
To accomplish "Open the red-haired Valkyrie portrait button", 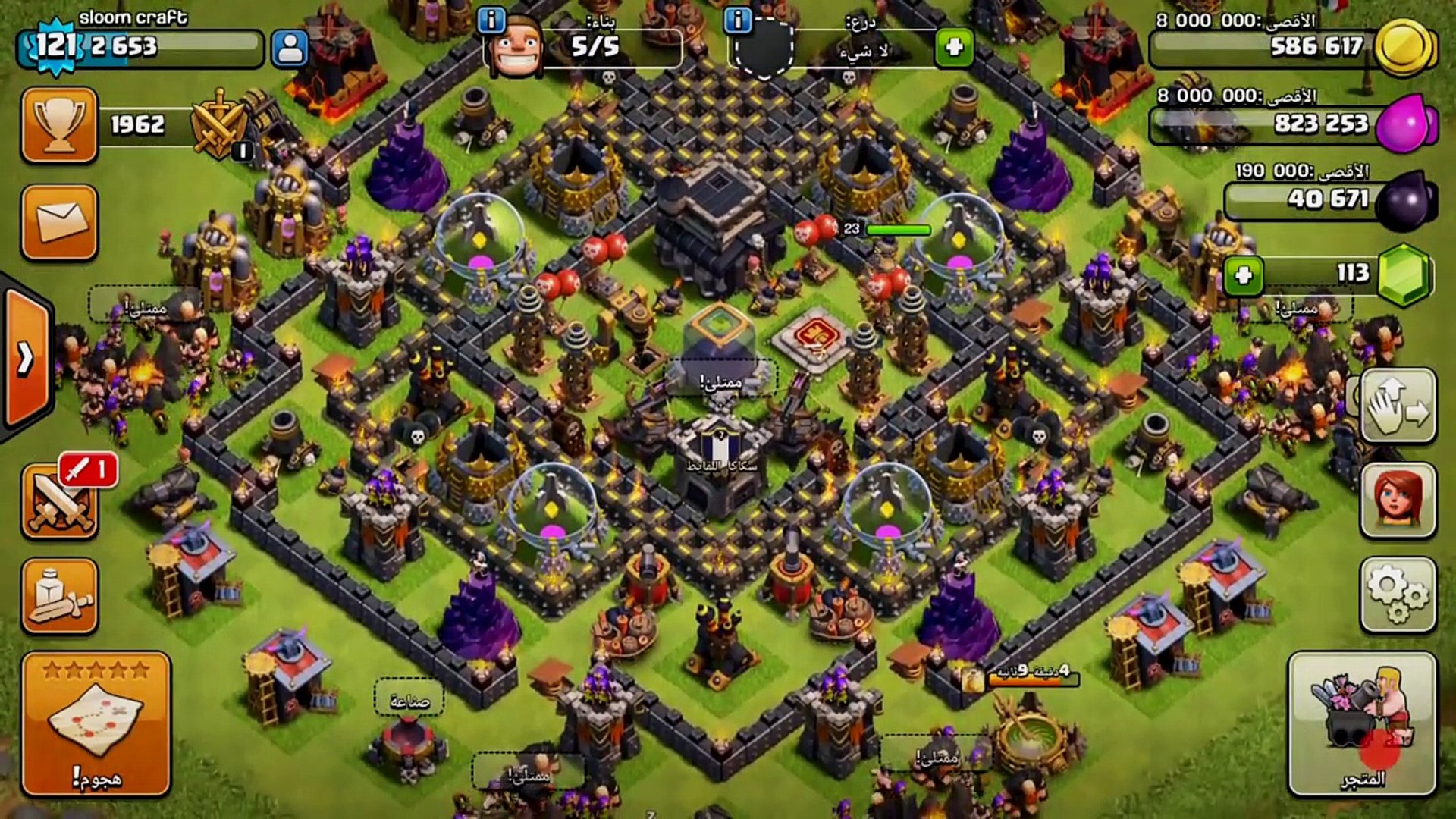I will (1398, 500).
